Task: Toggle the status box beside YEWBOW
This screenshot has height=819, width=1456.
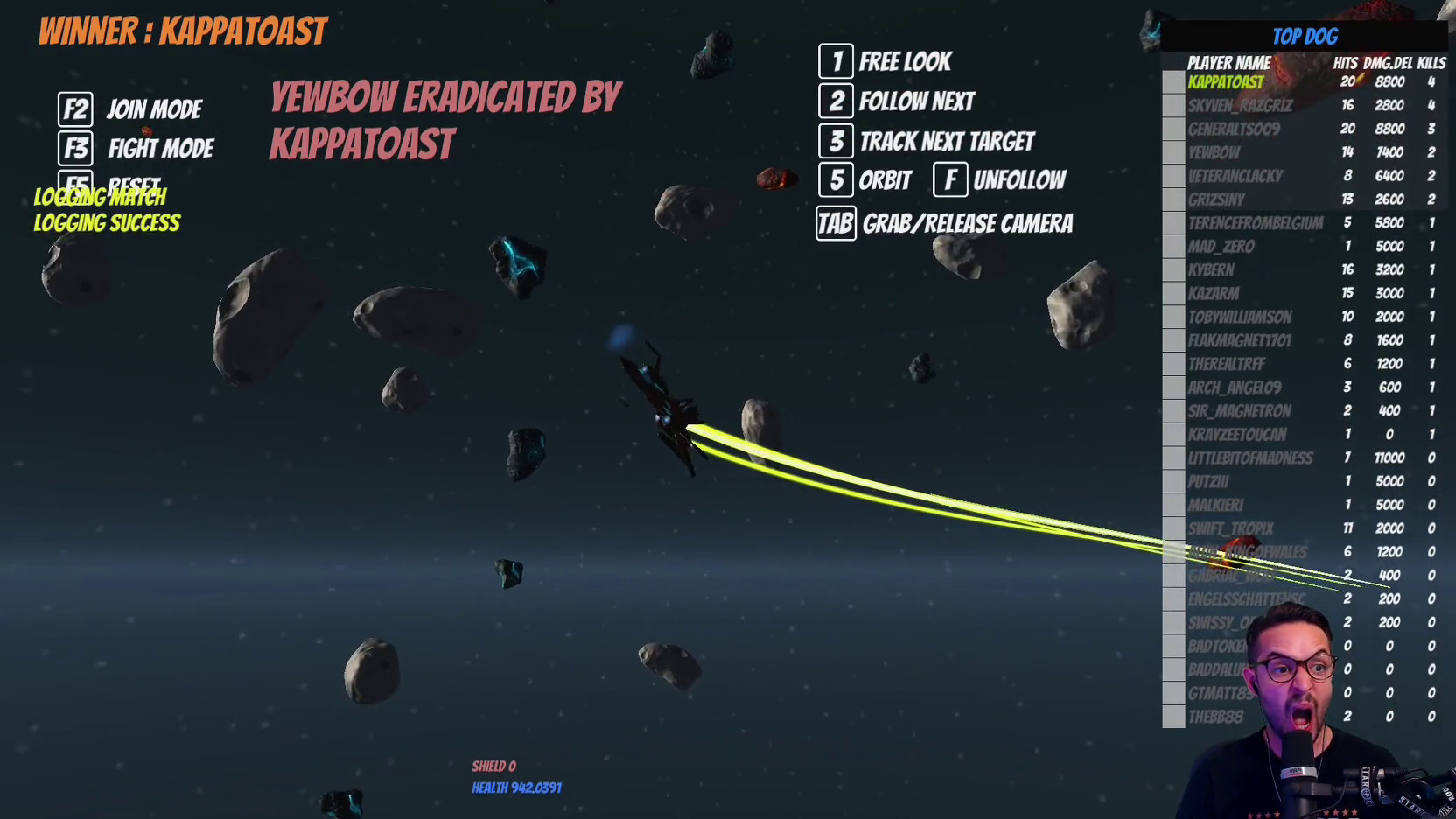Action: [x=1172, y=151]
